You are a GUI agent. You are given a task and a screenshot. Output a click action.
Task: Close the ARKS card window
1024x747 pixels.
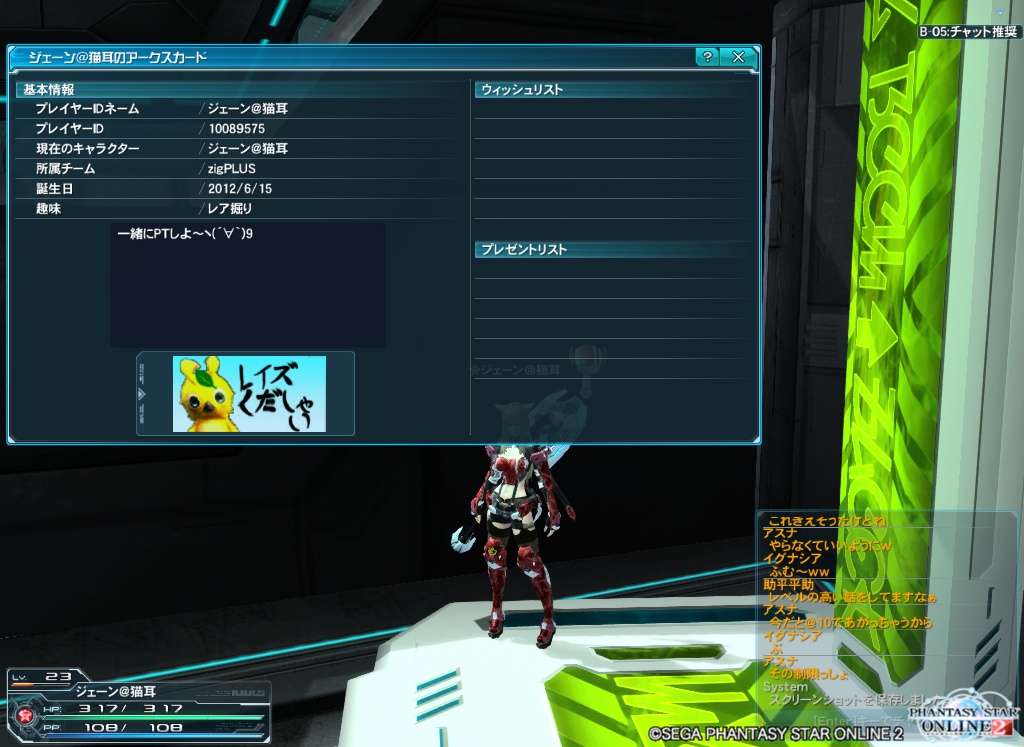[x=738, y=57]
